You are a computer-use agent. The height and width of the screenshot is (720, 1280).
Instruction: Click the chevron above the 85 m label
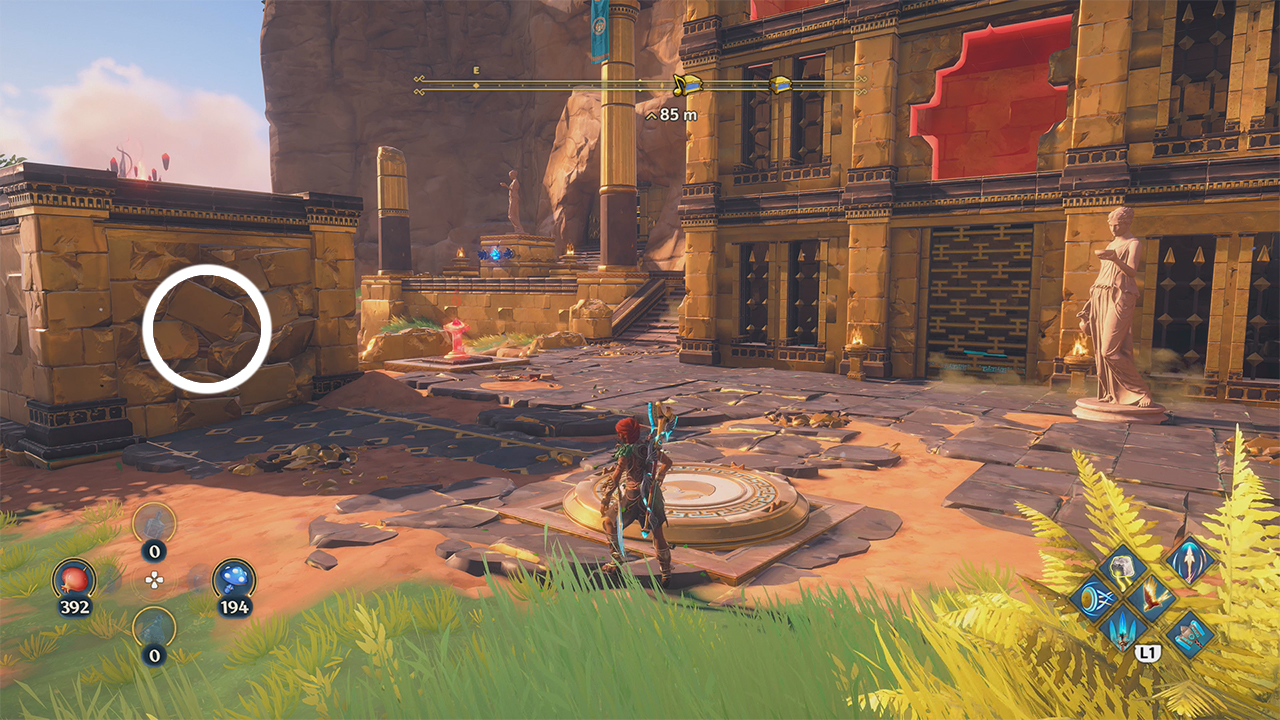652,116
